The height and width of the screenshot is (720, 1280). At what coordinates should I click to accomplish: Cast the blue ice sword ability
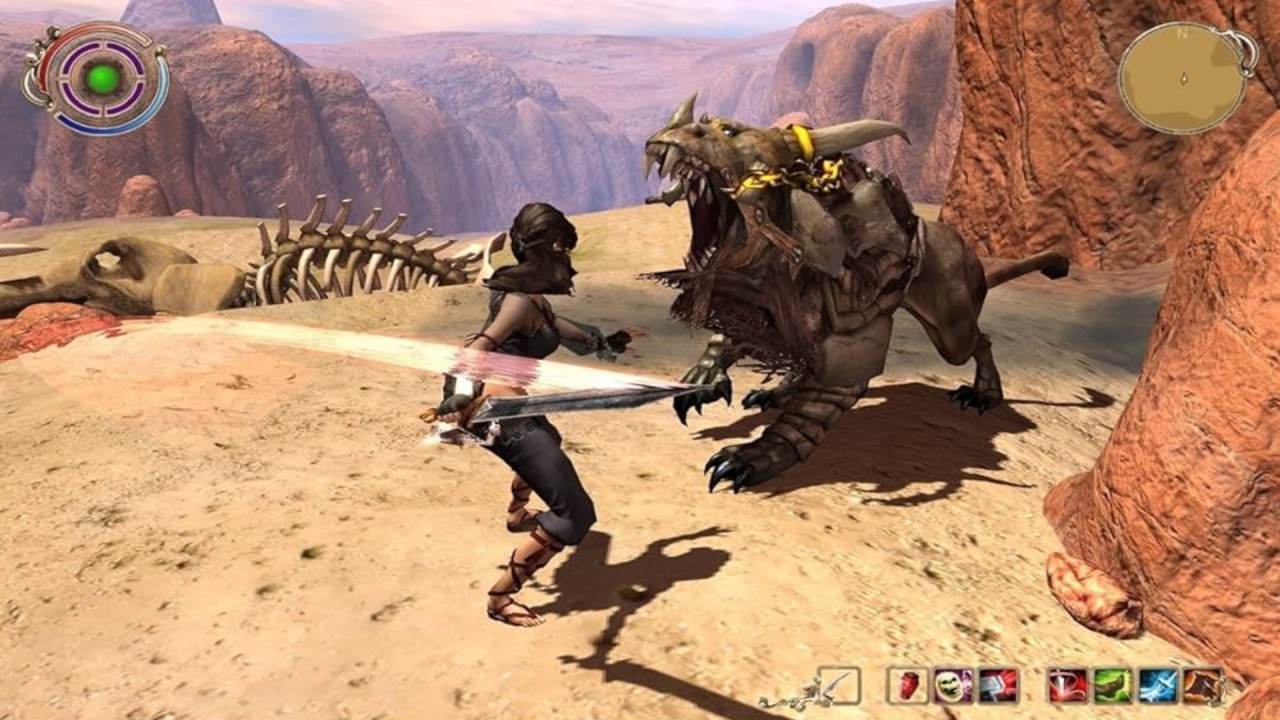pyautogui.click(x=1158, y=686)
